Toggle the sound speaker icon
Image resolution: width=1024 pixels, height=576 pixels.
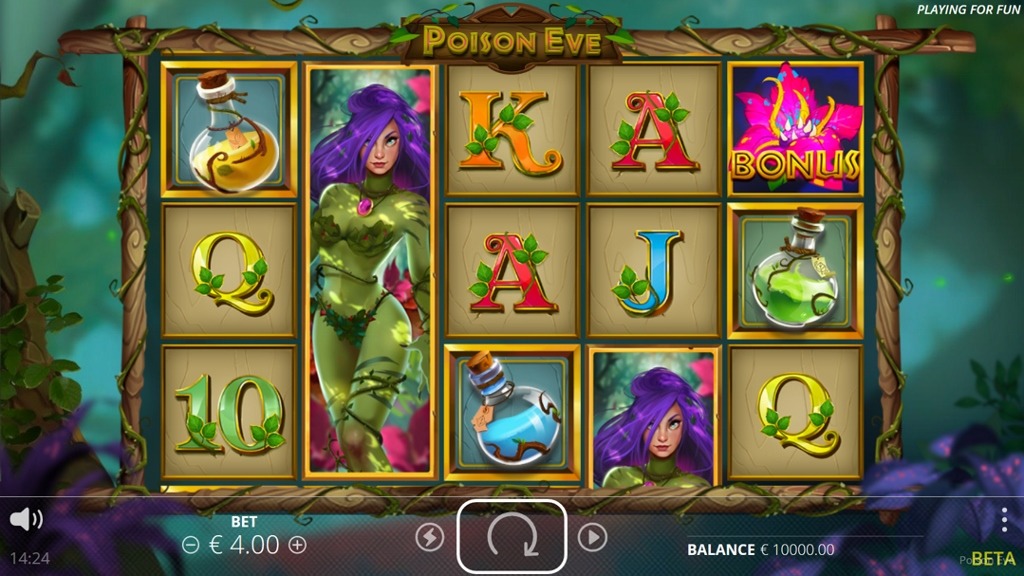click(x=25, y=519)
